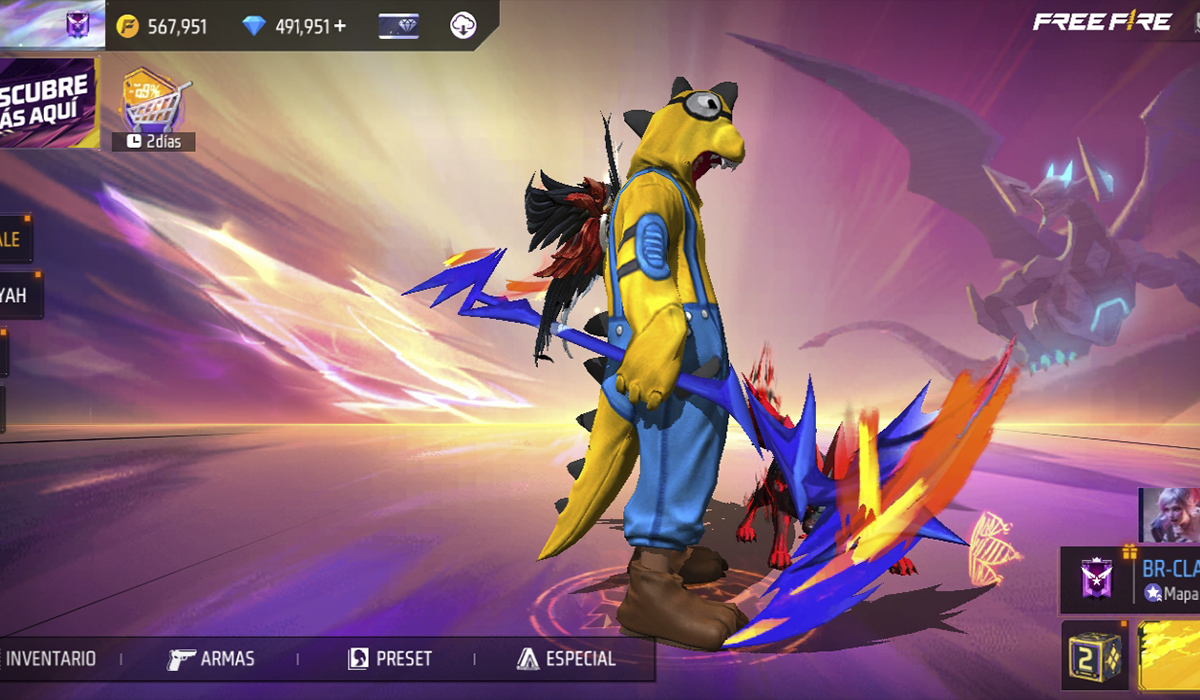Screen dimensions: 1200x700
Task: Open the Preset loadout menu
Action: tap(390, 659)
